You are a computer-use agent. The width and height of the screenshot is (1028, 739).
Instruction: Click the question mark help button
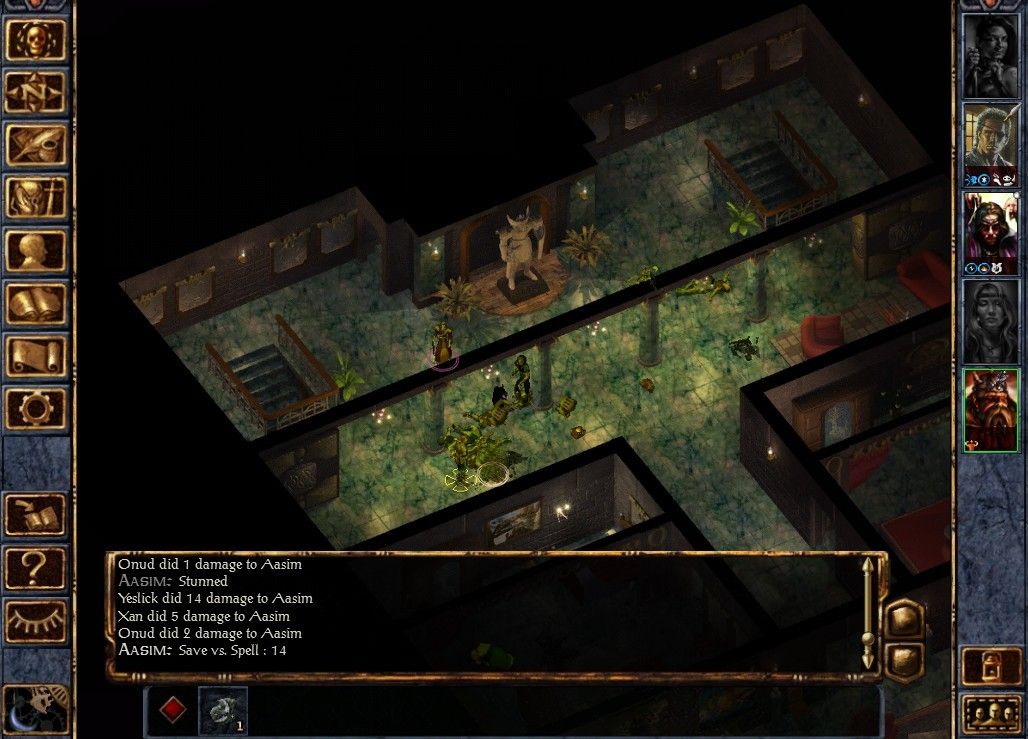[36, 568]
